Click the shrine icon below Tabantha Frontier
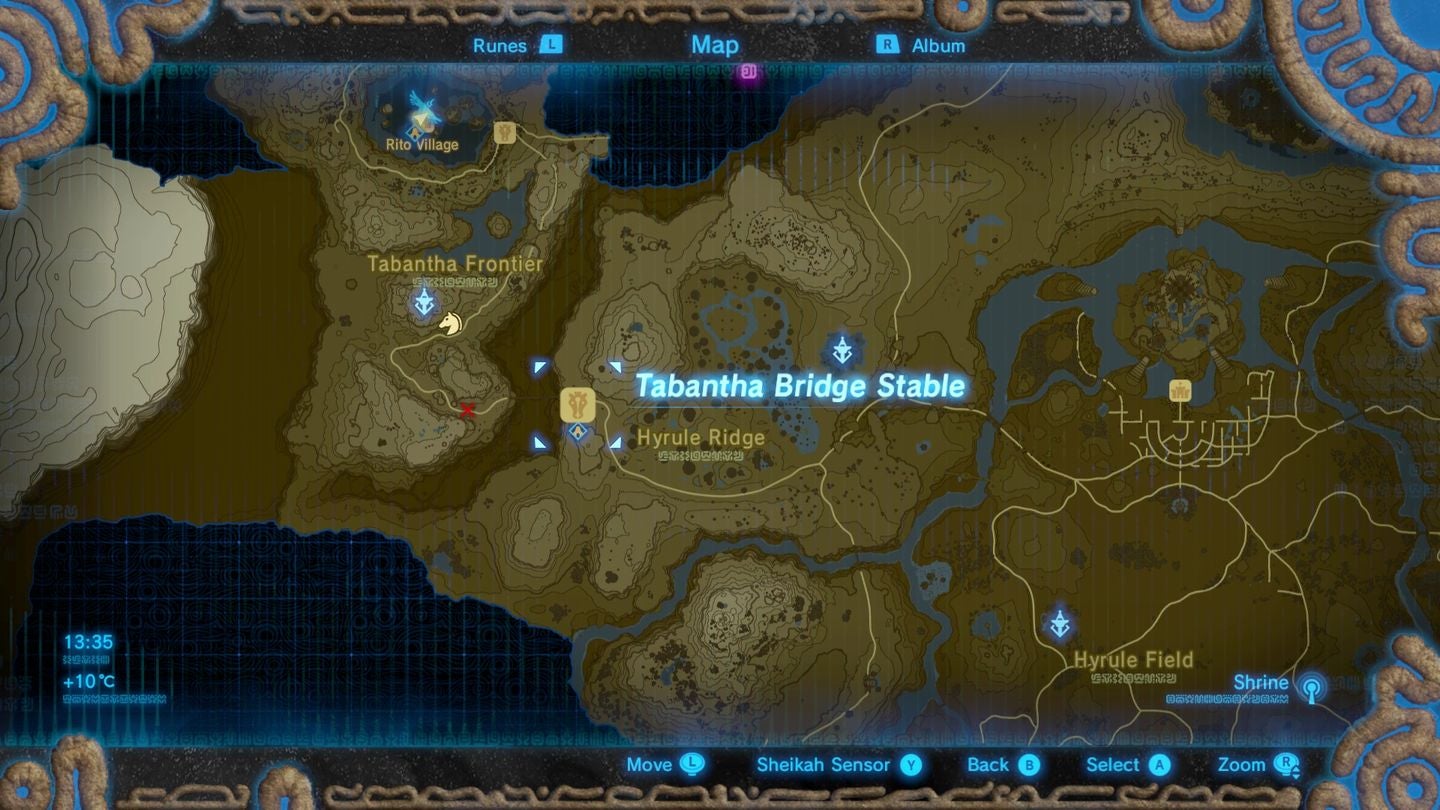The width and height of the screenshot is (1440, 810). pyautogui.click(x=423, y=300)
